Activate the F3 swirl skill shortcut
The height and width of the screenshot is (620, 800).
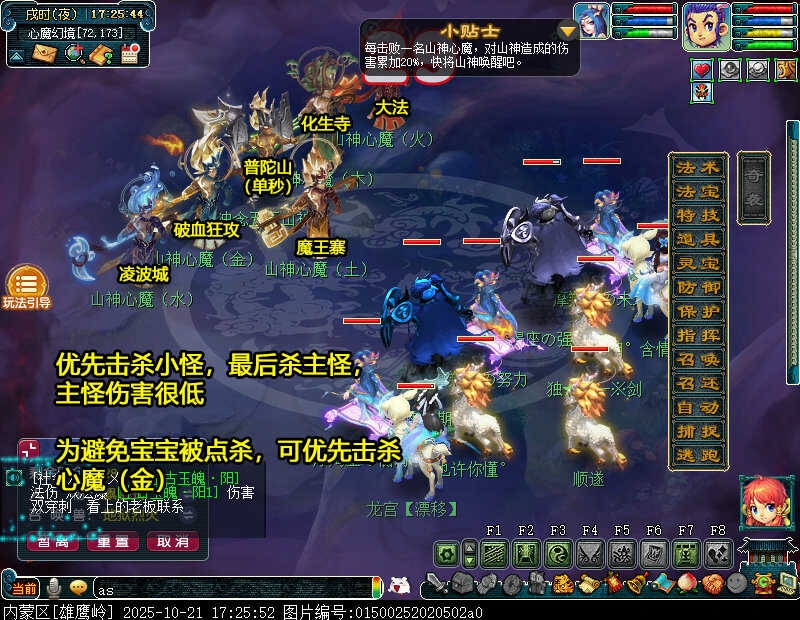(557, 553)
